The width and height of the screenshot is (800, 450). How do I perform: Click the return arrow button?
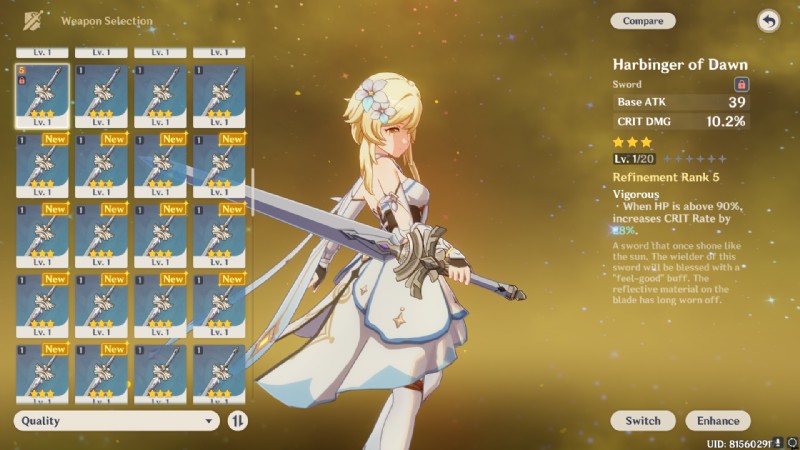pos(768,21)
